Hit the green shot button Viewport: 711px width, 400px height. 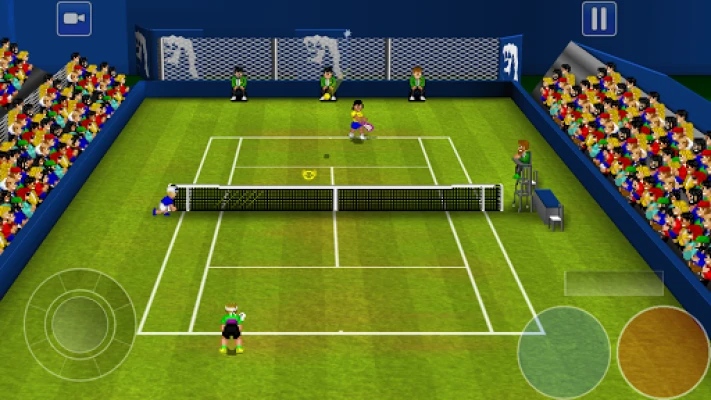tap(563, 351)
